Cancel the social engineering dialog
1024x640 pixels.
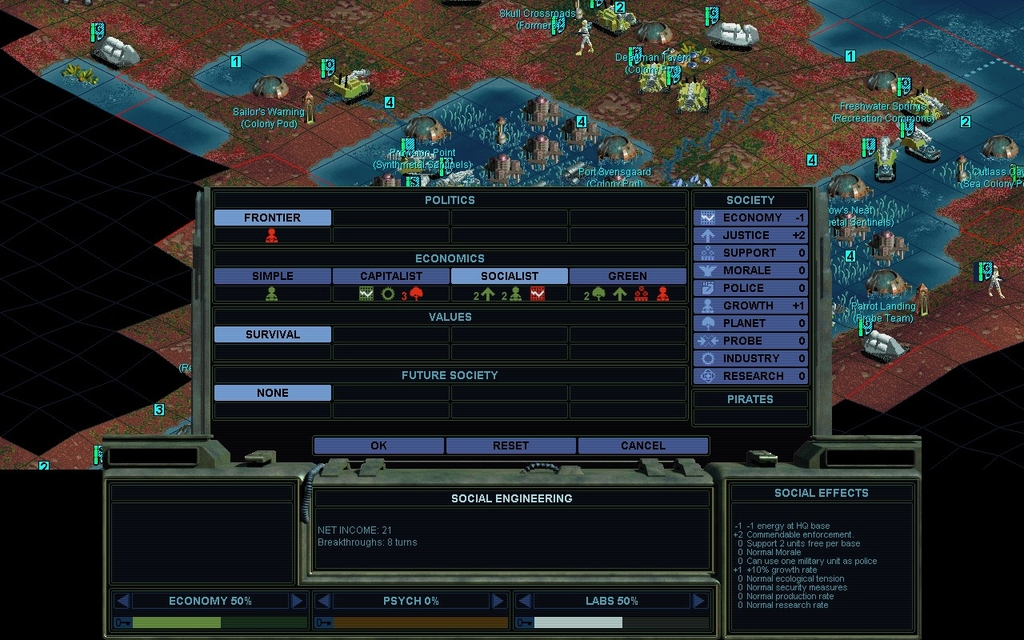click(642, 446)
